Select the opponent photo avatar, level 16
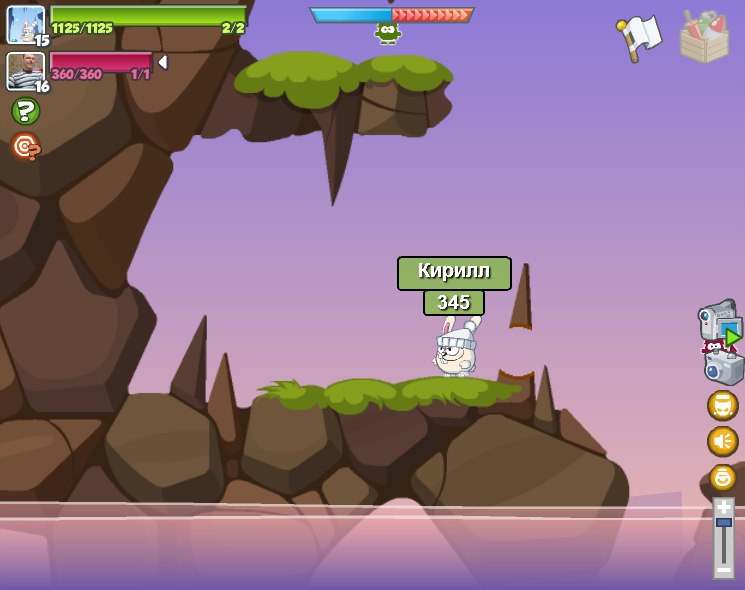 [x=24, y=70]
